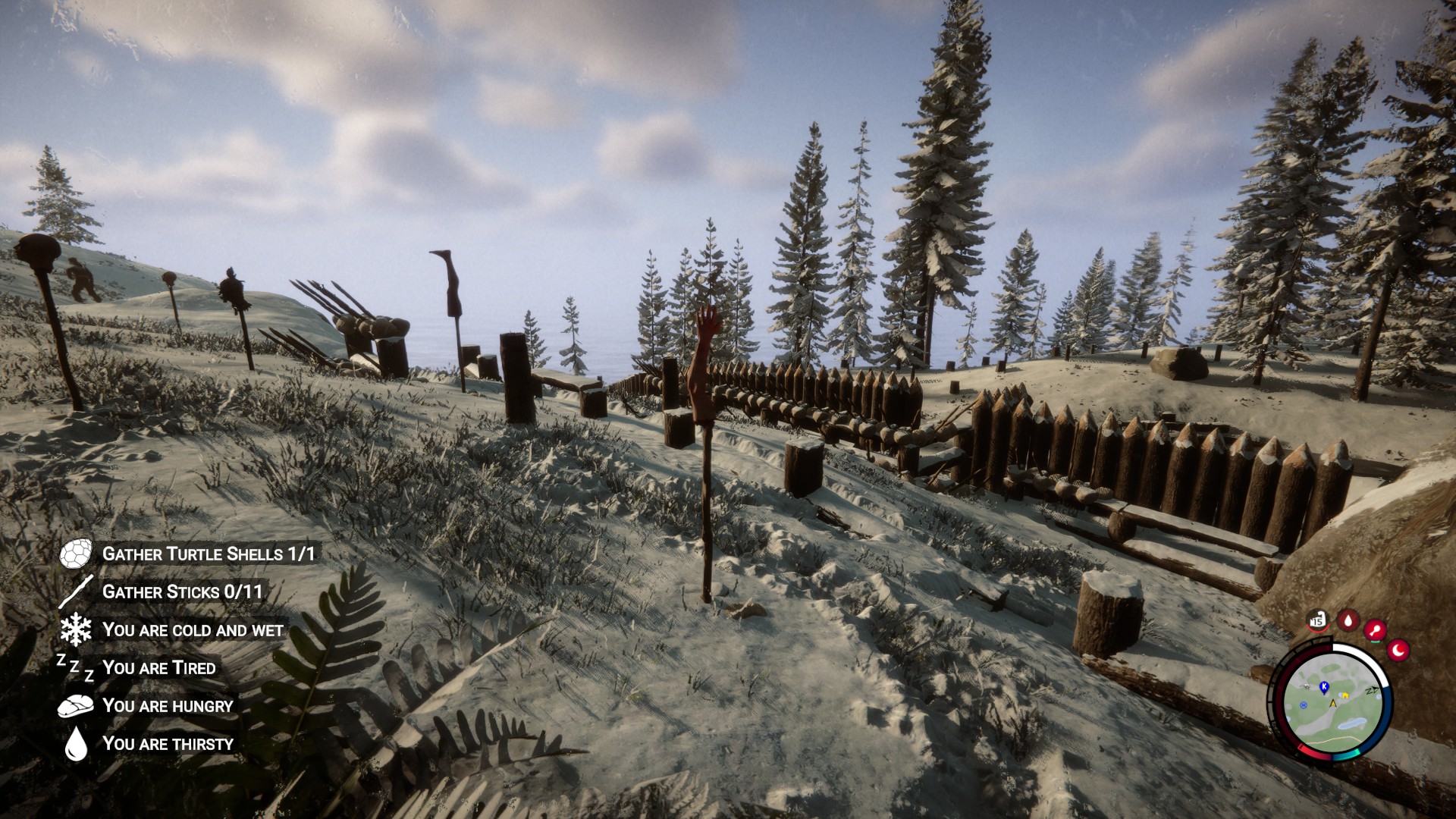The width and height of the screenshot is (1456, 819).
Task: Select the strength level 15 arm icon
Action: (x=1318, y=621)
